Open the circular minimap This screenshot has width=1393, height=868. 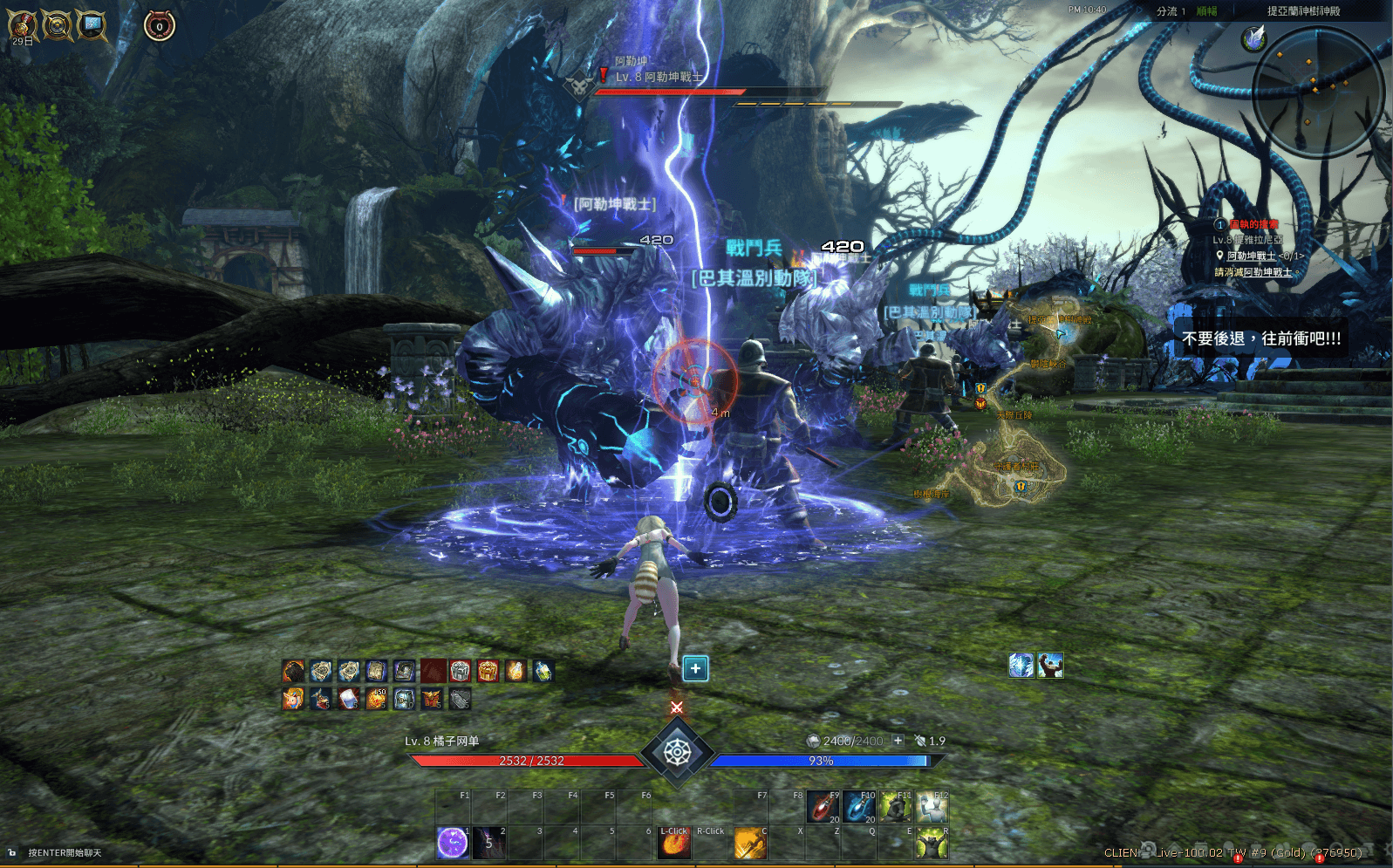coord(1317,92)
